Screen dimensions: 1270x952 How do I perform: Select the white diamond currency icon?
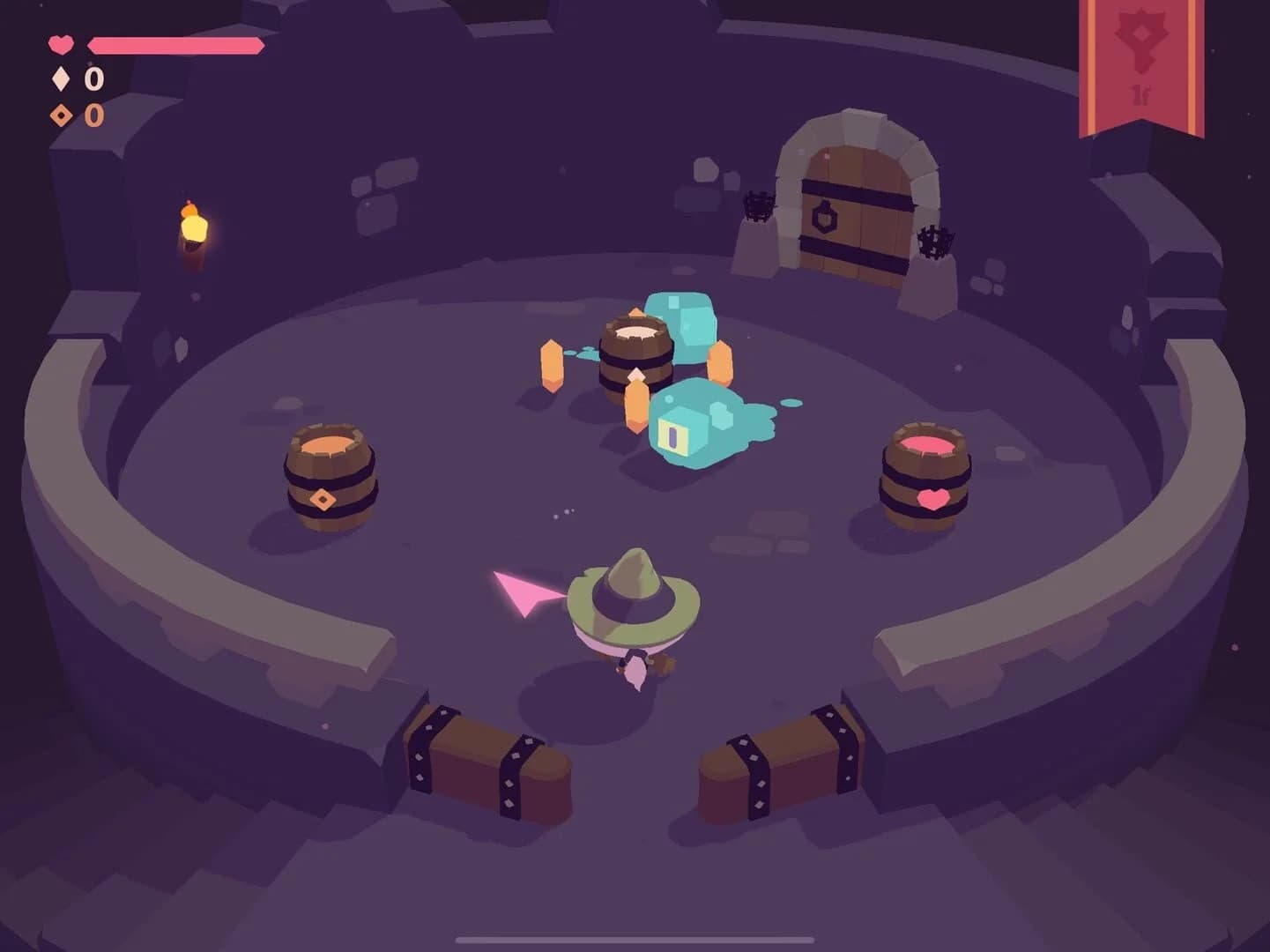click(60, 79)
